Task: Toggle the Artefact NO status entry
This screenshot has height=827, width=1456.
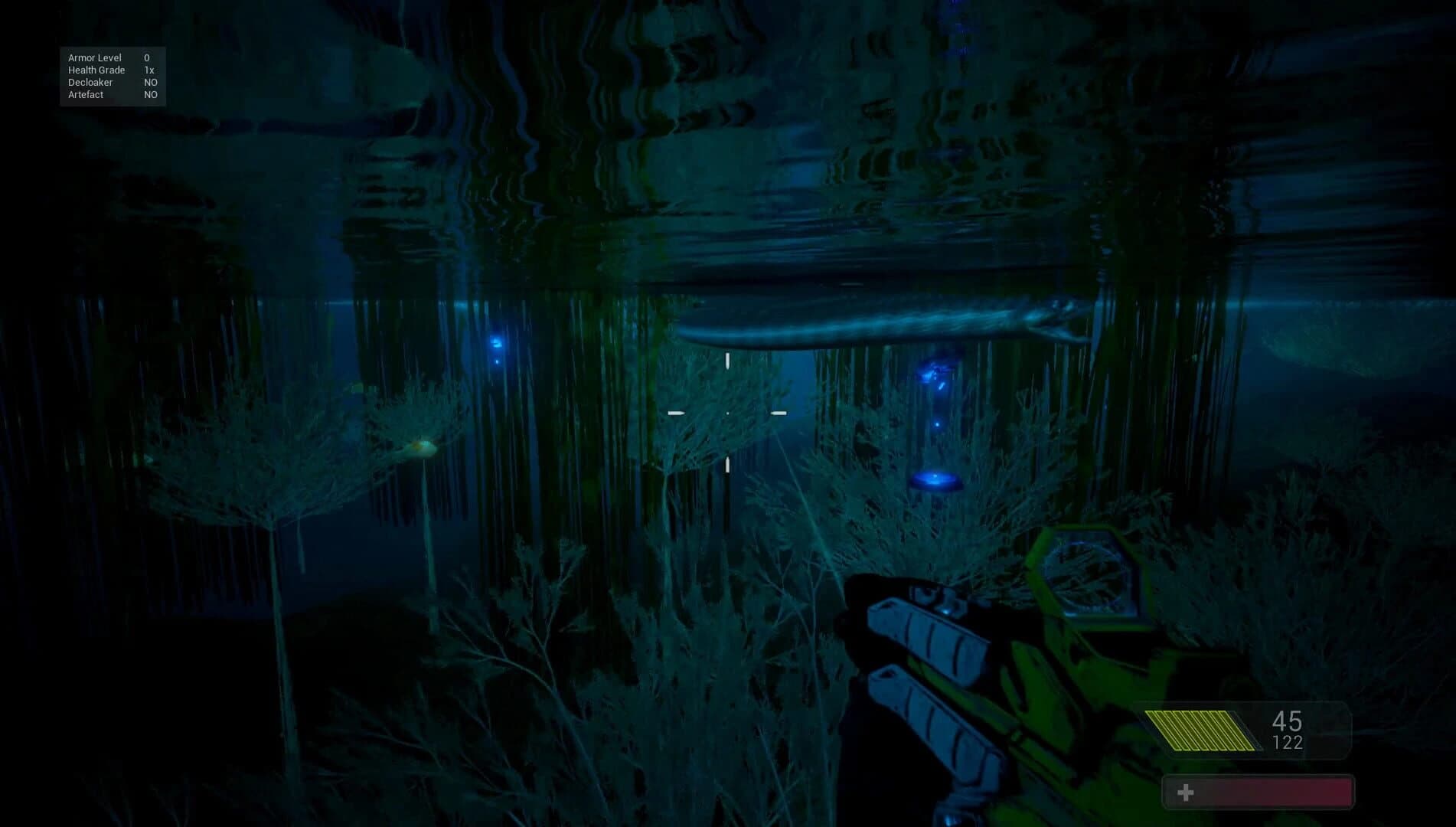Action: tap(113, 94)
